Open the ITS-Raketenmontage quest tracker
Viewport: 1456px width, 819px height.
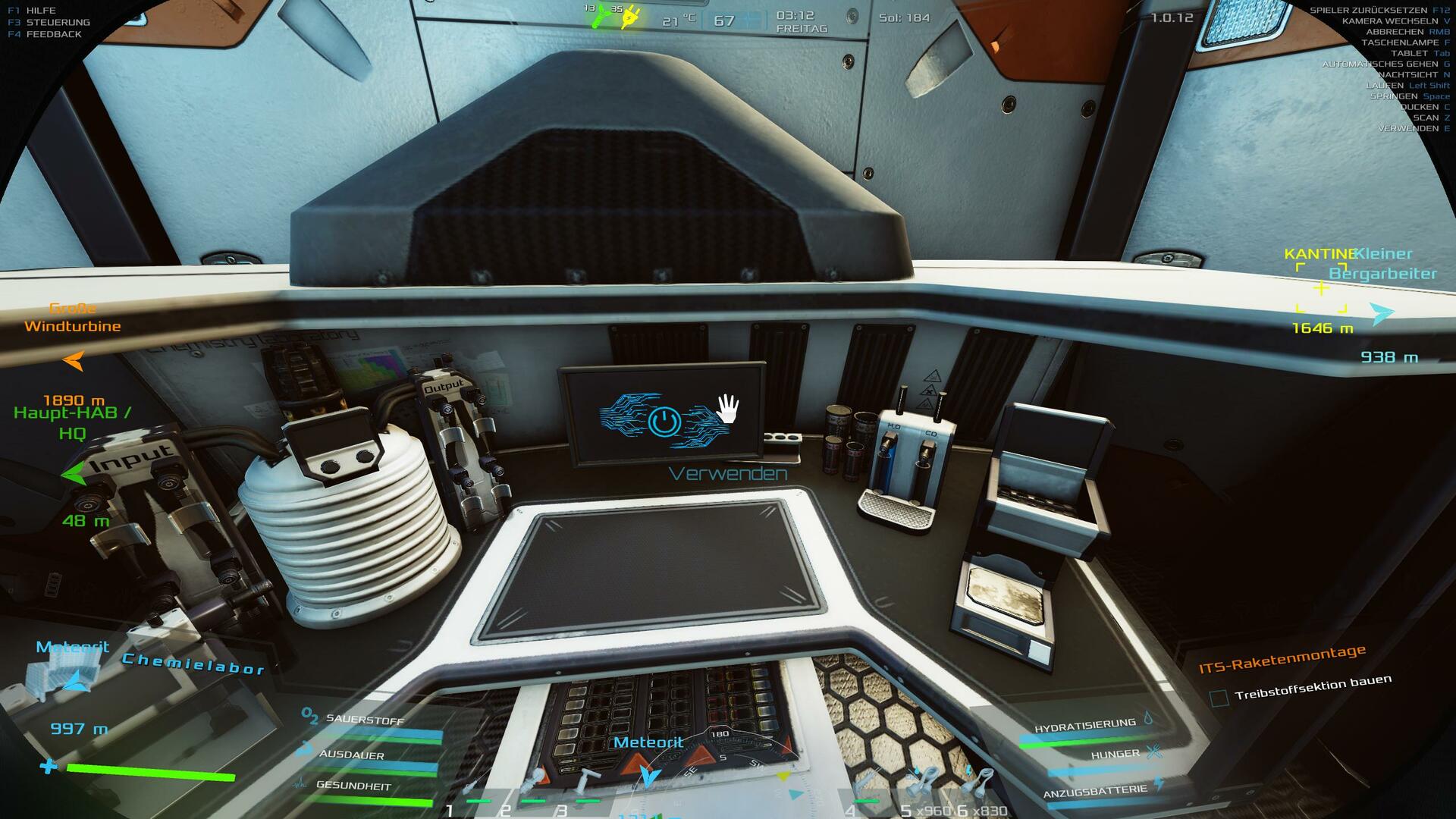tap(1282, 659)
